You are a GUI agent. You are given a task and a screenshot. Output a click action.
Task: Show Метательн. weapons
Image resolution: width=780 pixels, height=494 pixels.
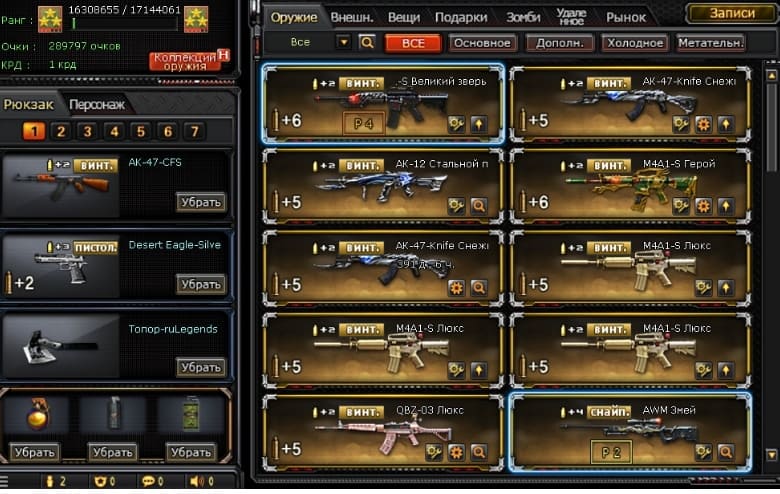[710, 43]
